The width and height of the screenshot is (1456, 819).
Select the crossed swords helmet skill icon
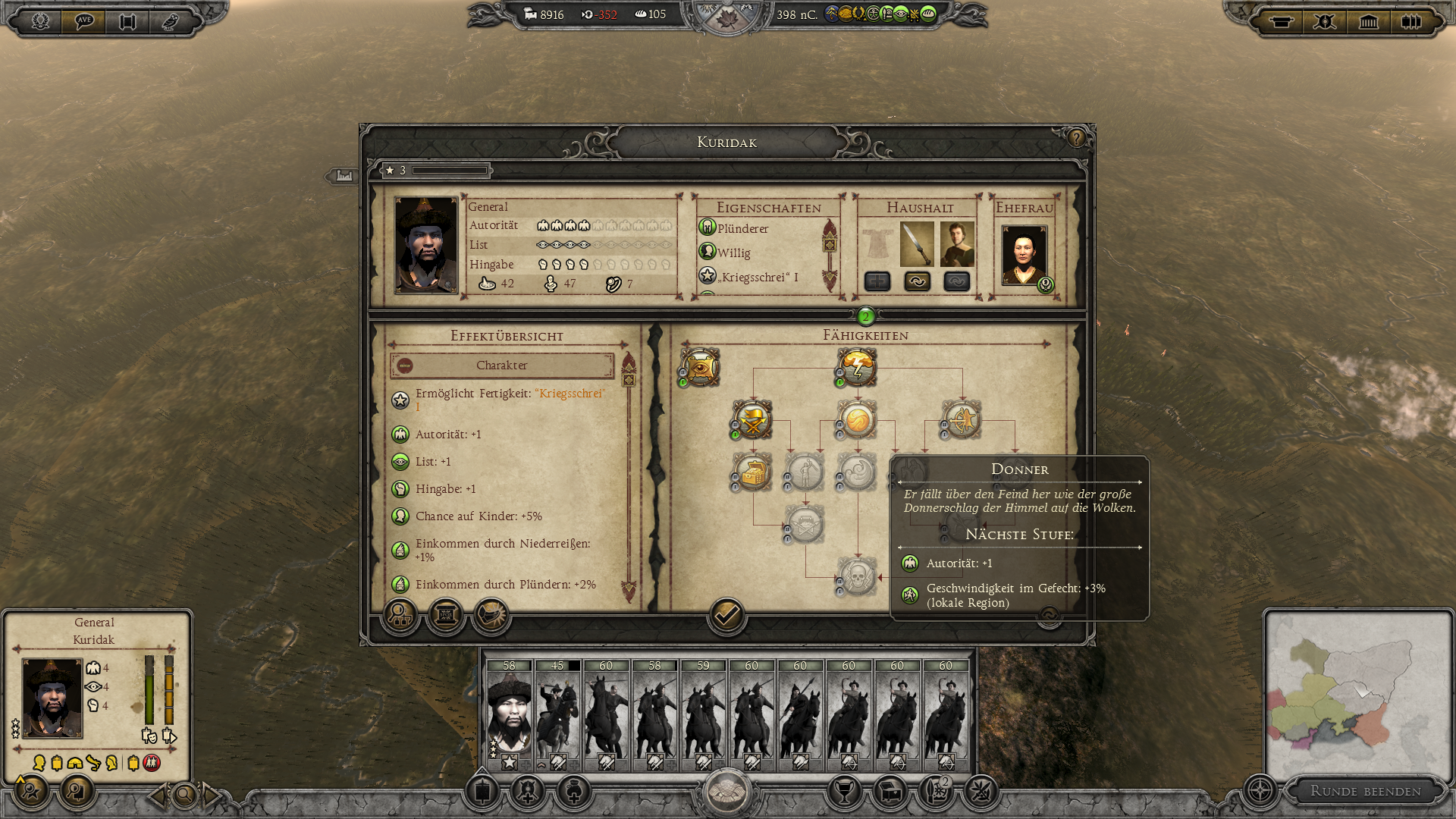tap(753, 420)
